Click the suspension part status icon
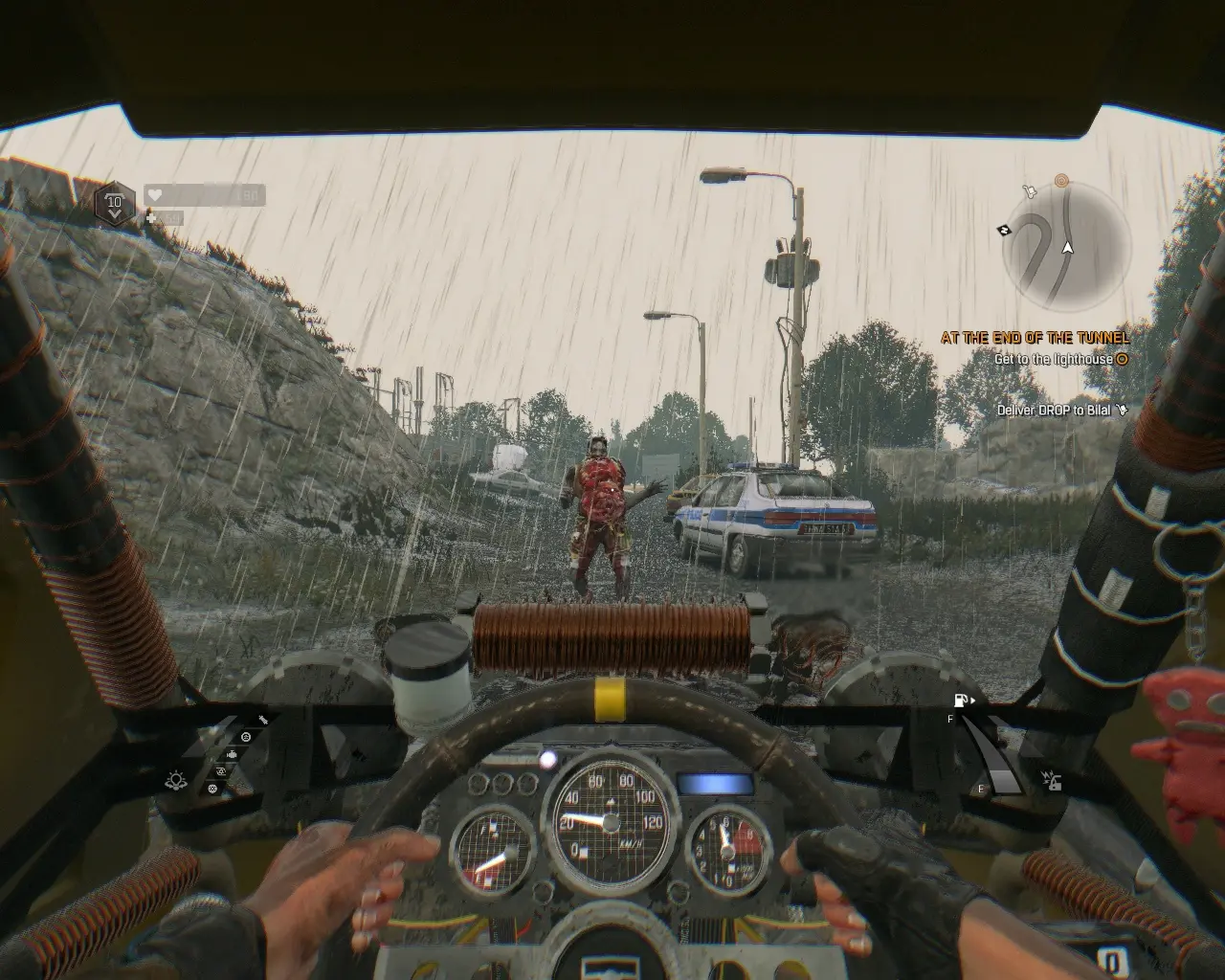This screenshot has height=980, width=1225. [x=262, y=720]
